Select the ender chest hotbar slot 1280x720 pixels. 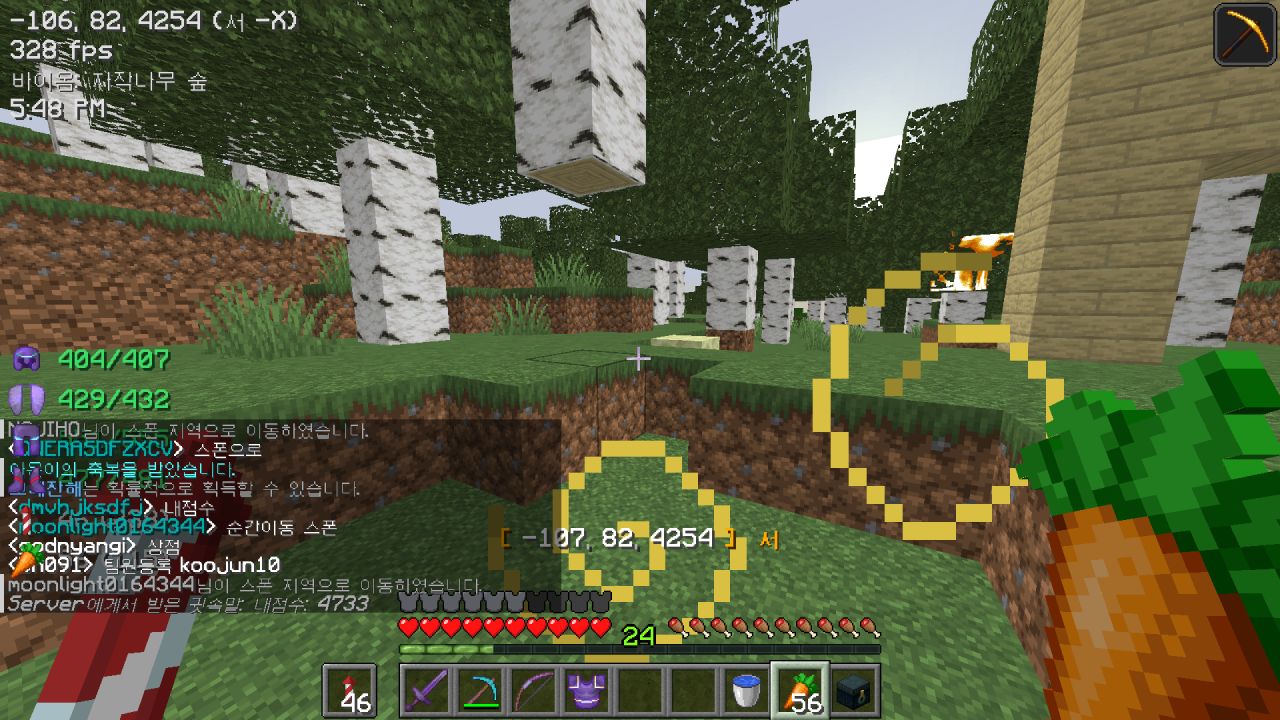point(855,691)
